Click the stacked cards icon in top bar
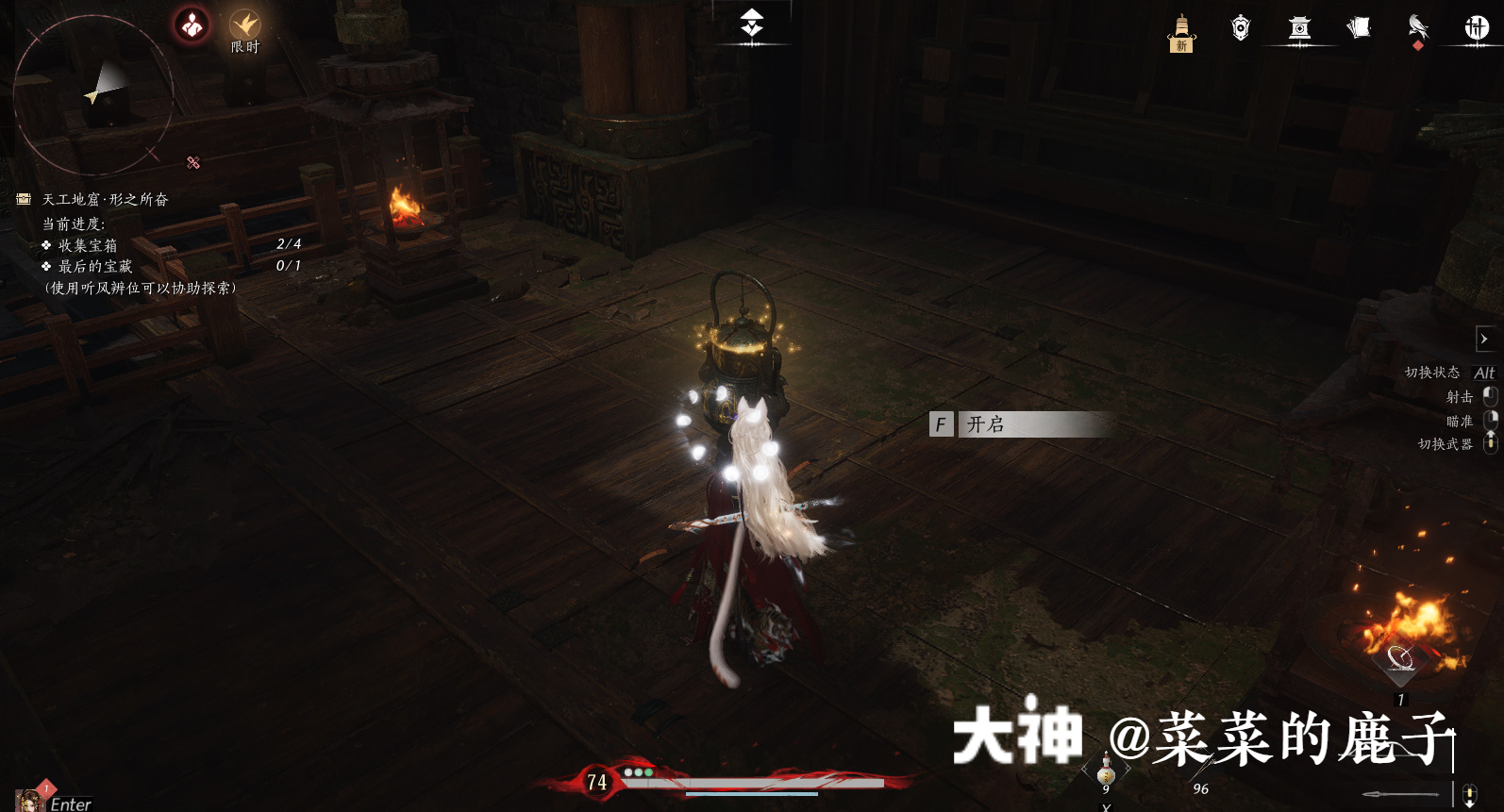1504x812 pixels. click(x=1359, y=28)
